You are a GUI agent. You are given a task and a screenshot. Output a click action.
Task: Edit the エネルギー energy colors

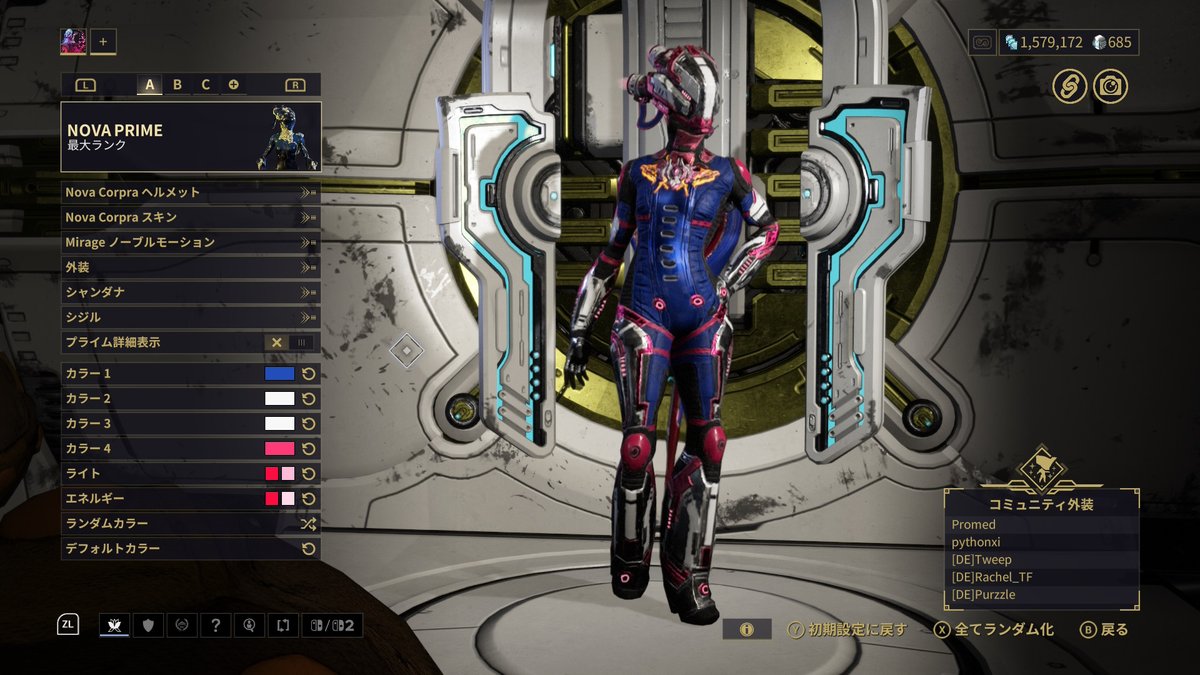point(279,498)
